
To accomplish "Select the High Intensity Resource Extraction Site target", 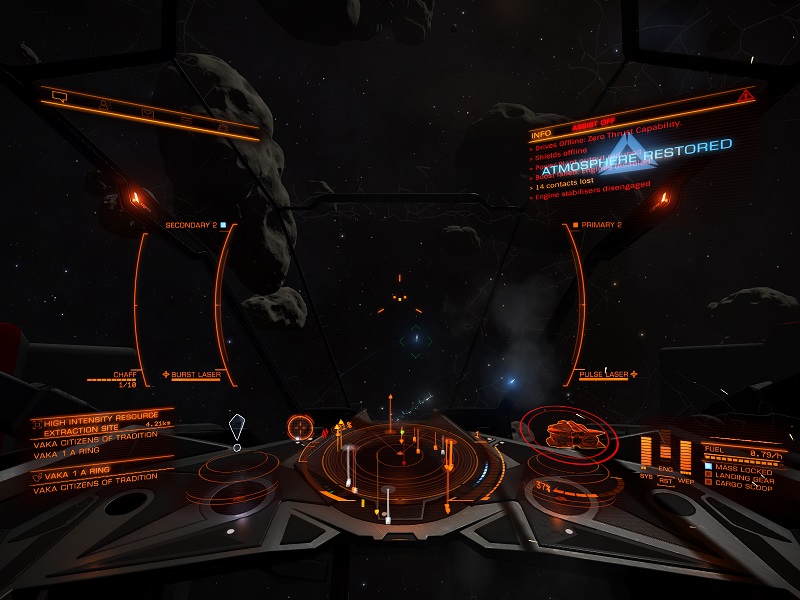I will (95, 422).
